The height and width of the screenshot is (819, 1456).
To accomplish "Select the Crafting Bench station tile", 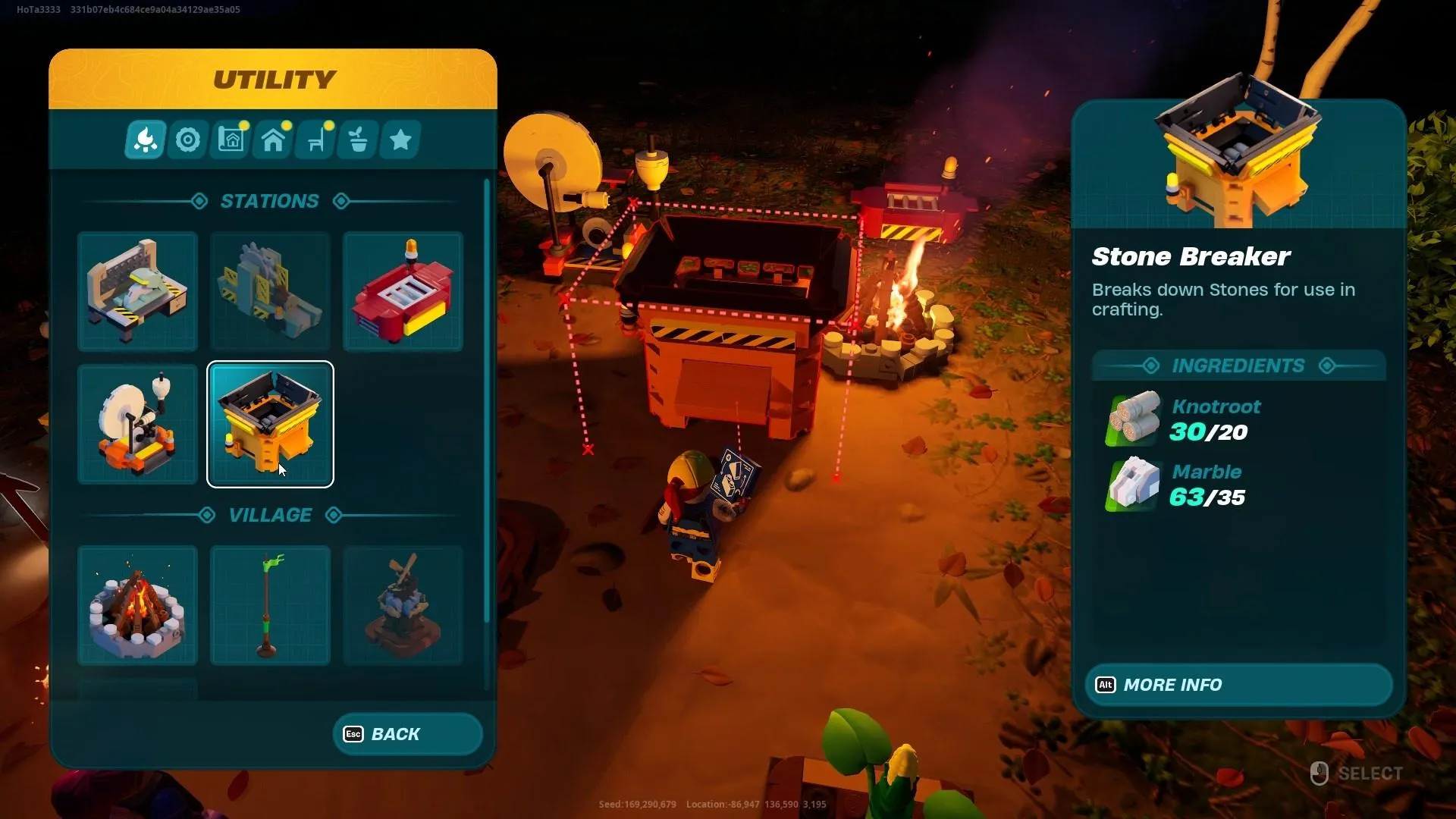I will coord(137,291).
